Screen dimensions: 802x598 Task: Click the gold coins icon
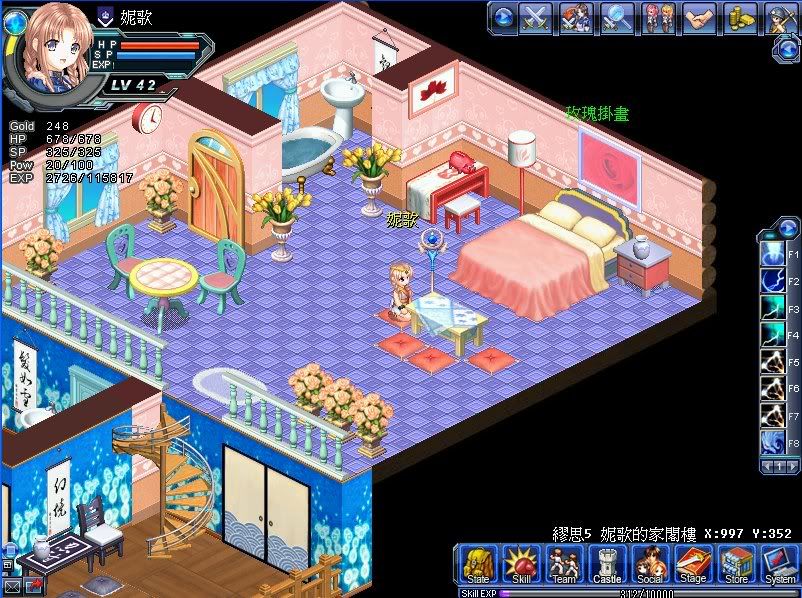pos(740,17)
